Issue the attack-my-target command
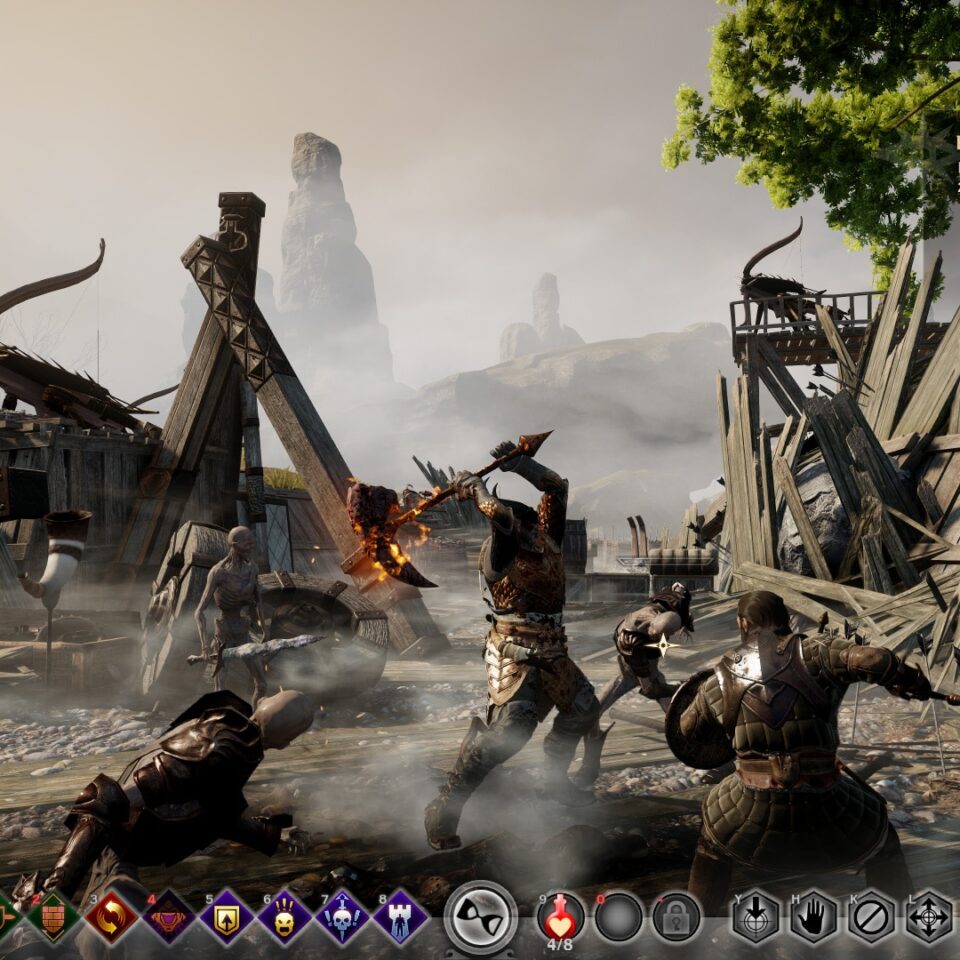The height and width of the screenshot is (960, 960). pos(755,916)
